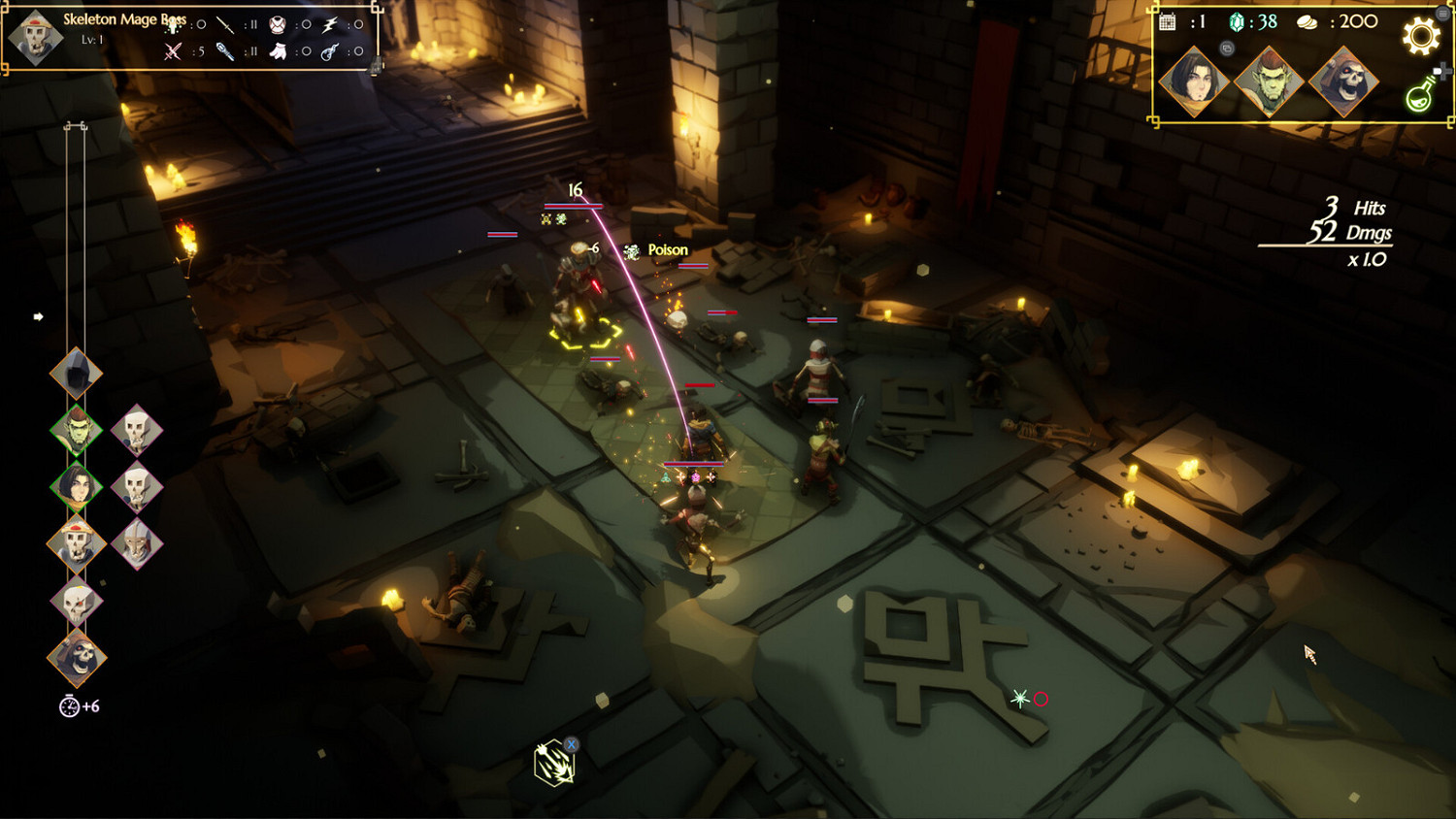Open the settings gear menu
The height and width of the screenshot is (819, 1456).
click(x=1421, y=36)
